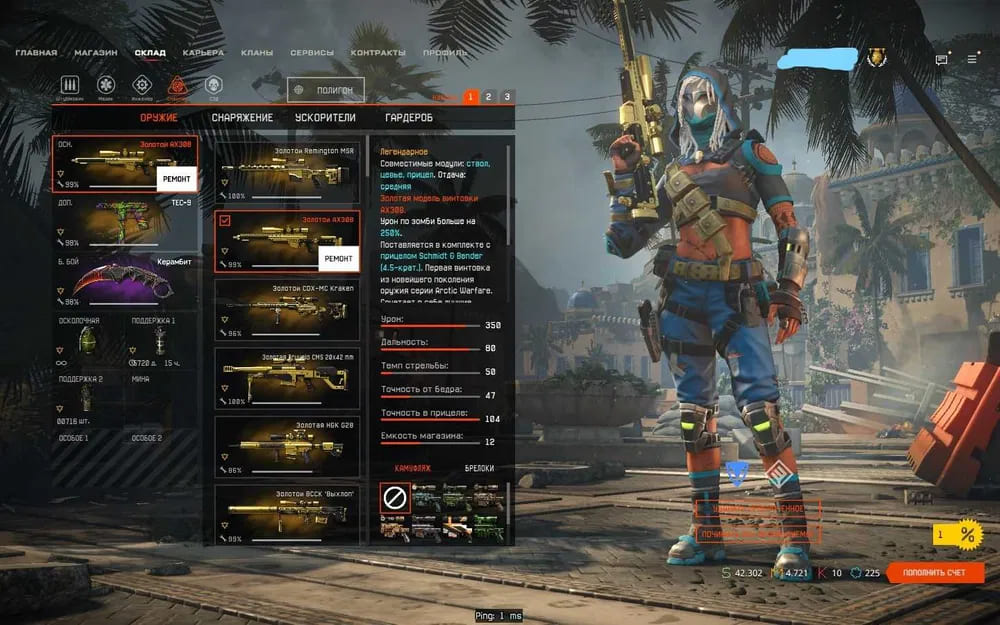Select the Золотая HGK G28 rifle
Viewport: 1000px width, 625px height.
pyautogui.click(x=287, y=446)
